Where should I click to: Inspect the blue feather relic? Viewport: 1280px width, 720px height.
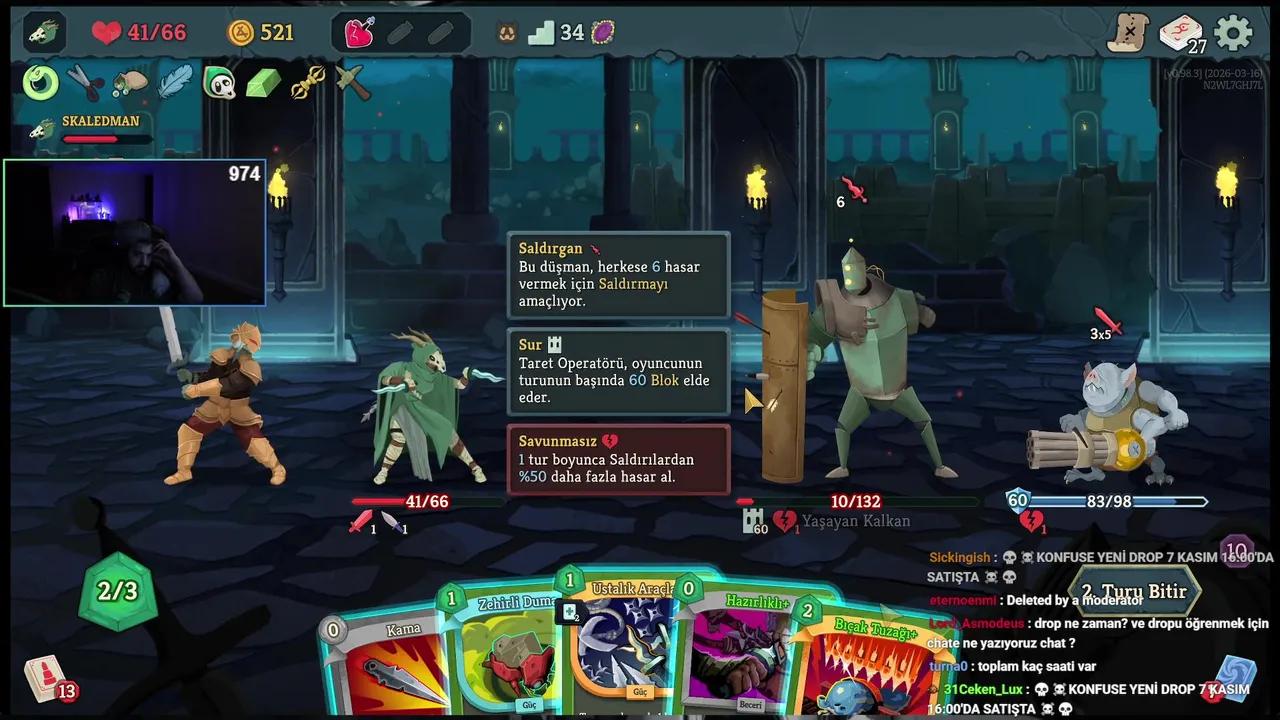click(x=175, y=83)
